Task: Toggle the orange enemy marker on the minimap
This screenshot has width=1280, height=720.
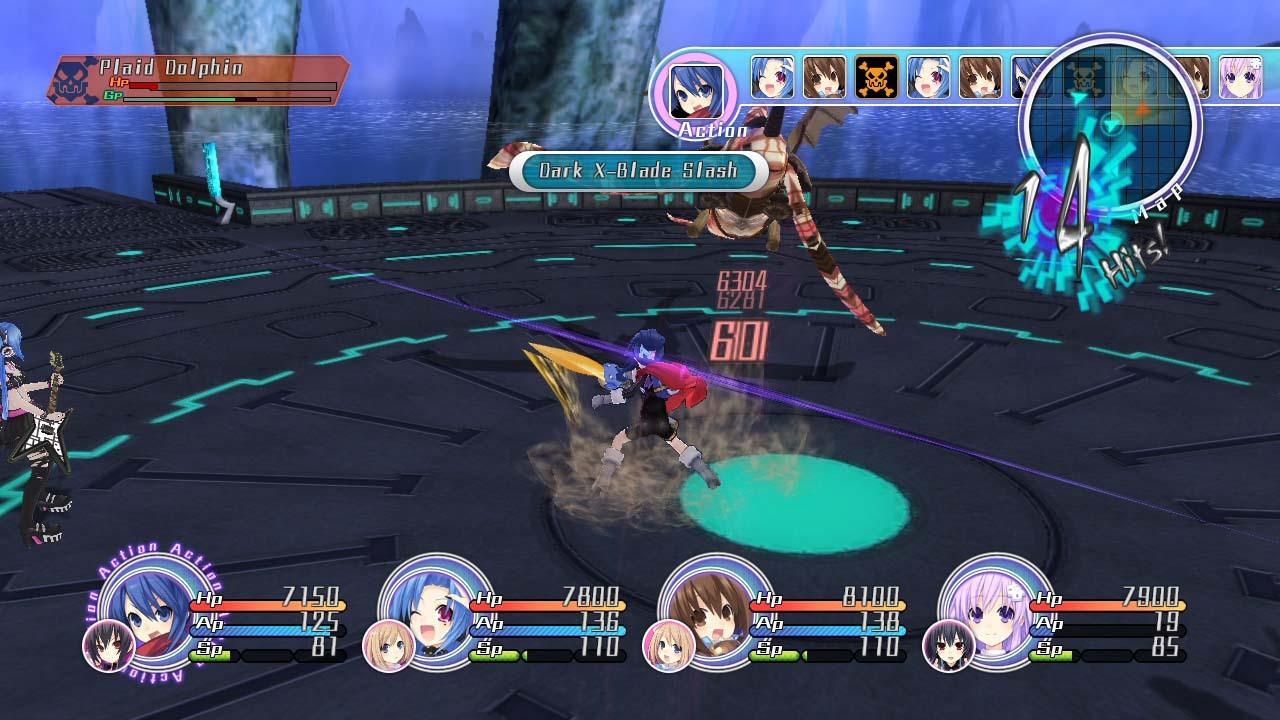Action: pyautogui.click(x=1143, y=108)
